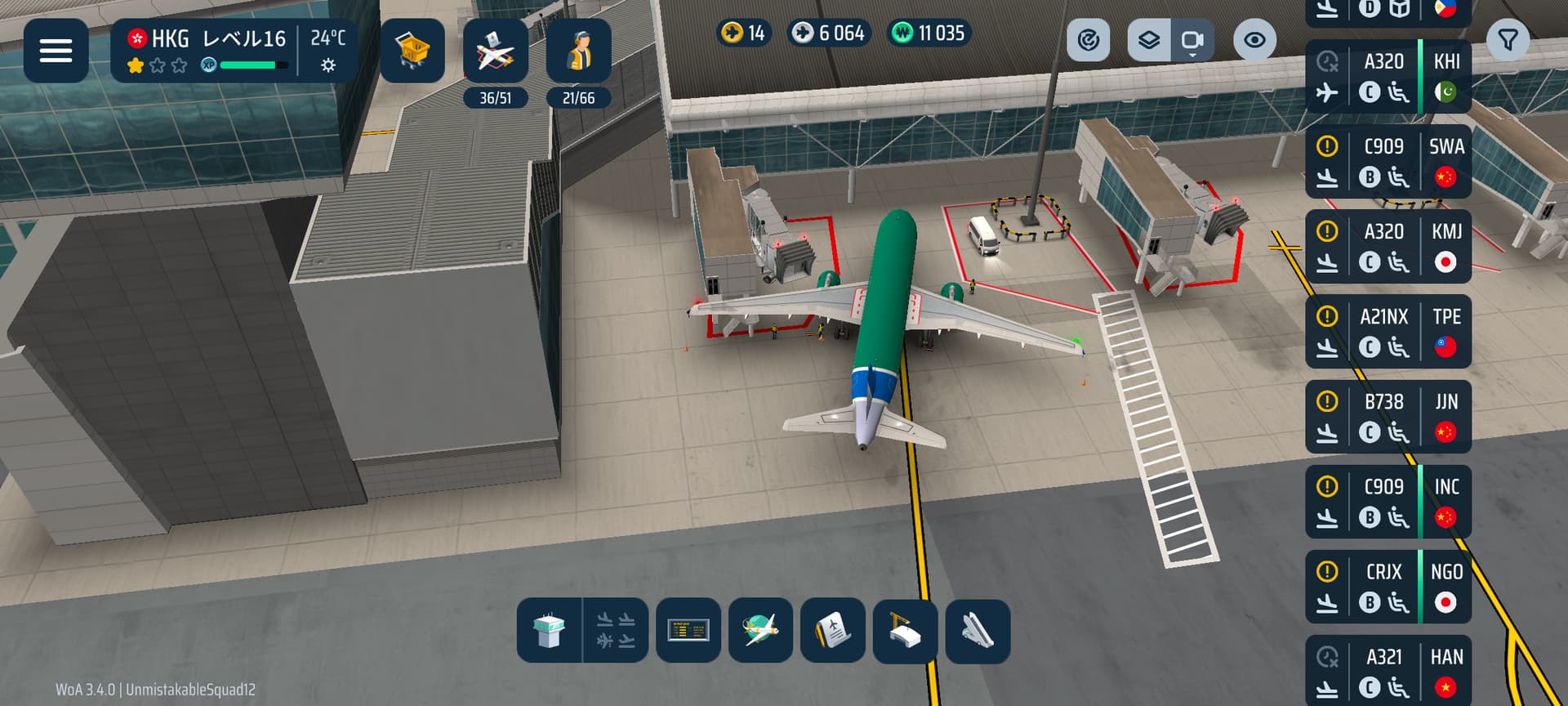Toggle the eye visibility button
Image resolution: width=1568 pixels, height=706 pixels.
pos(1254,40)
